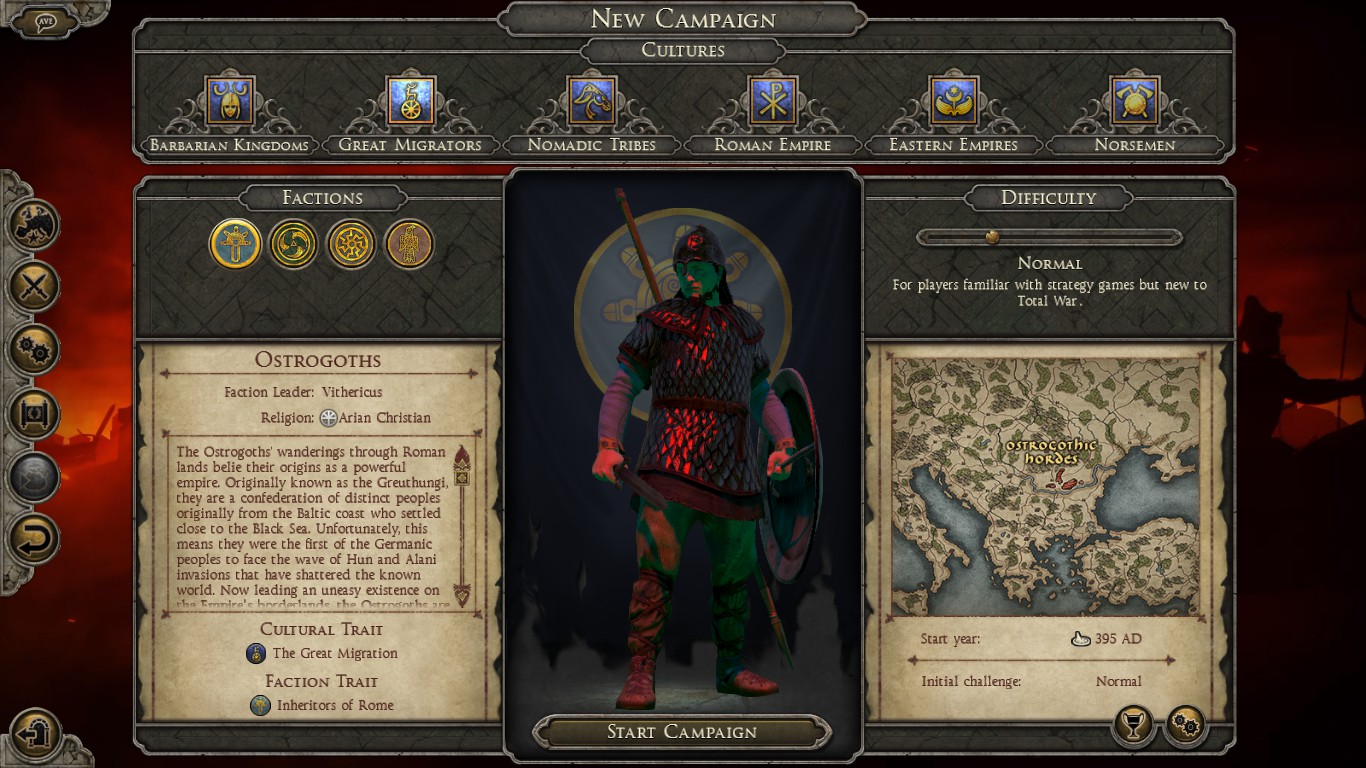Adjust the campaign difficulty slider
The height and width of the screenshot is (768, 1366).
tap(992, 238)
